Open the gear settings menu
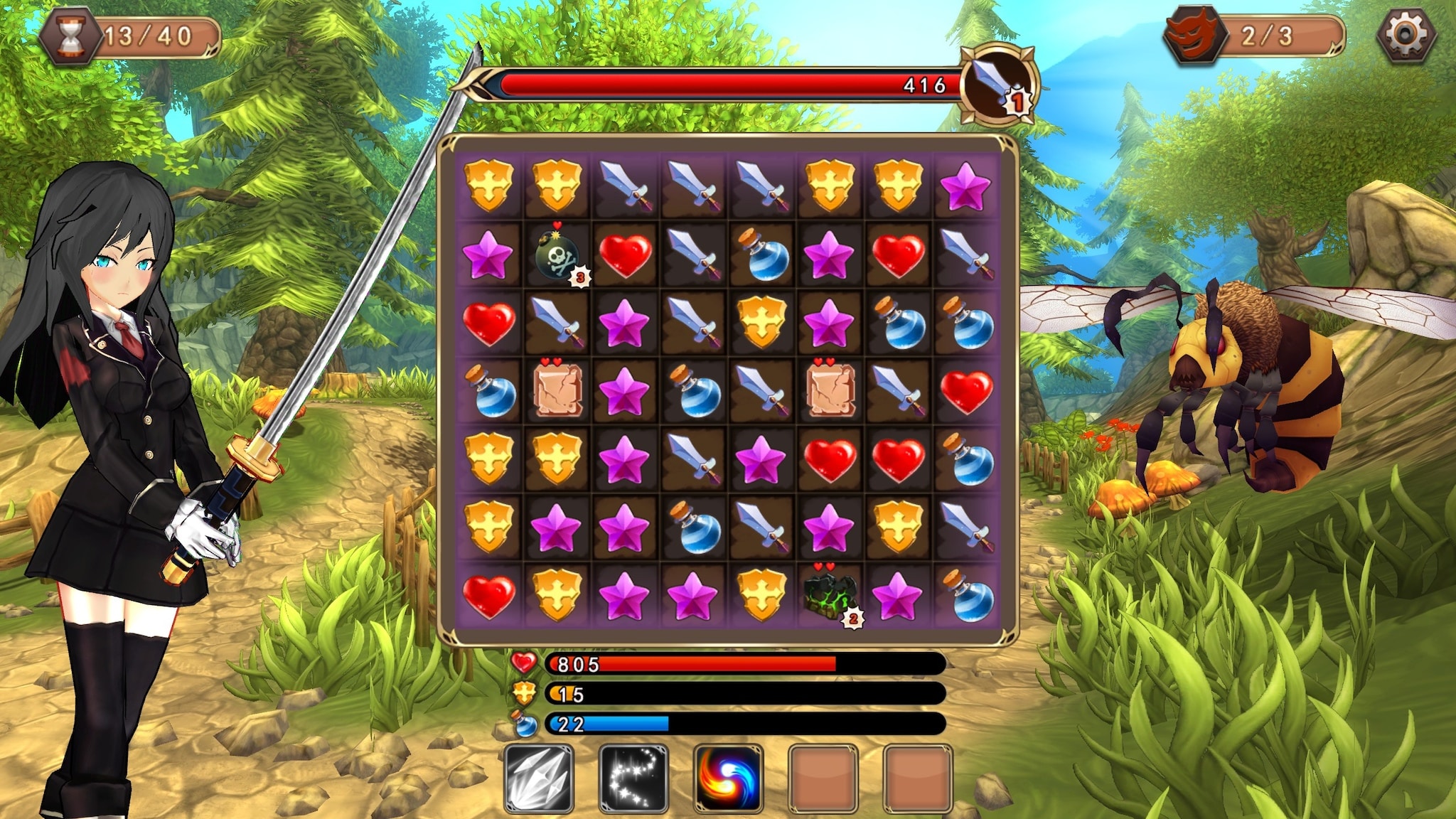The image size is (1456, 819). coord(1406,35)
